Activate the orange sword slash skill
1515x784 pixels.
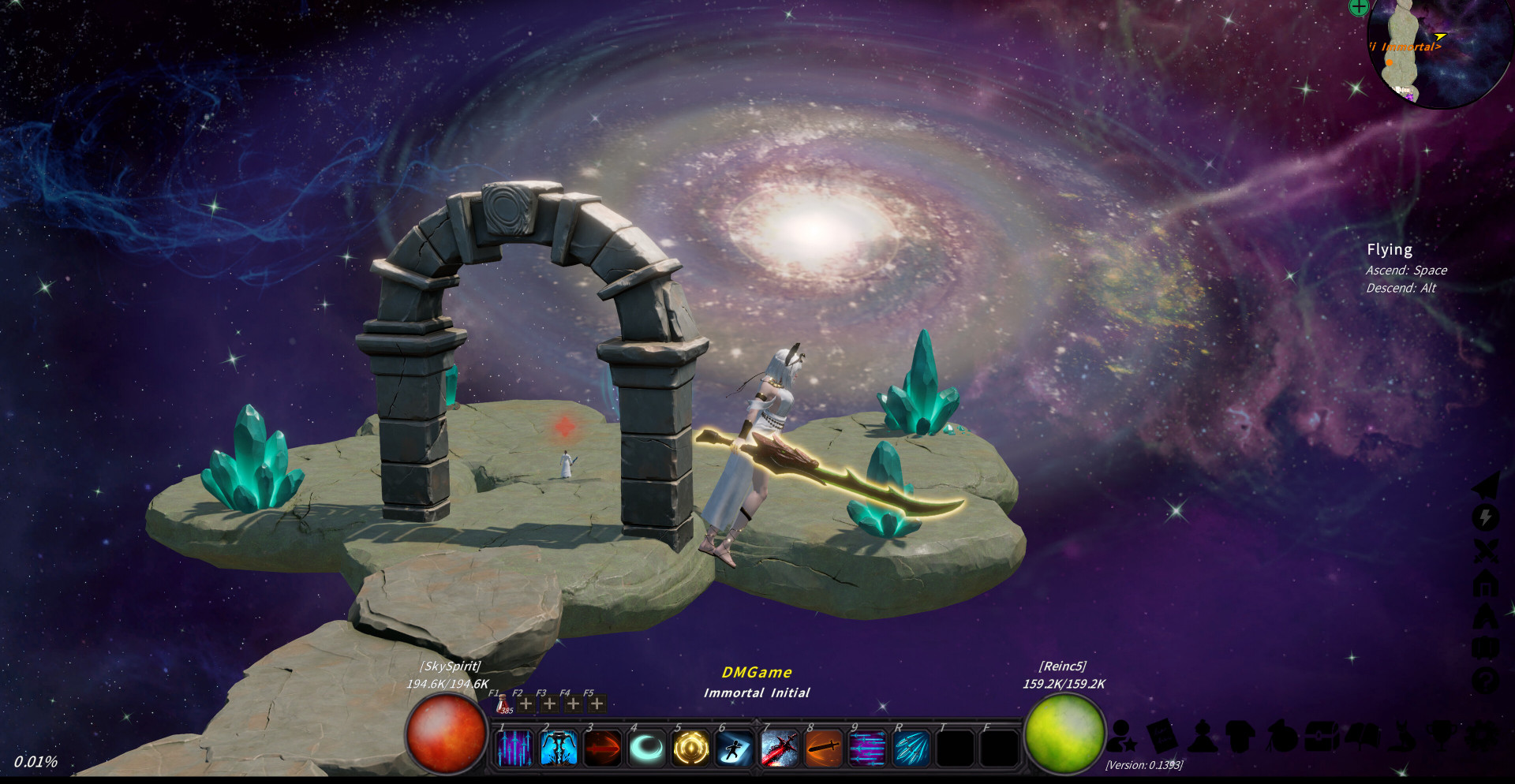(x=824, y=748)
